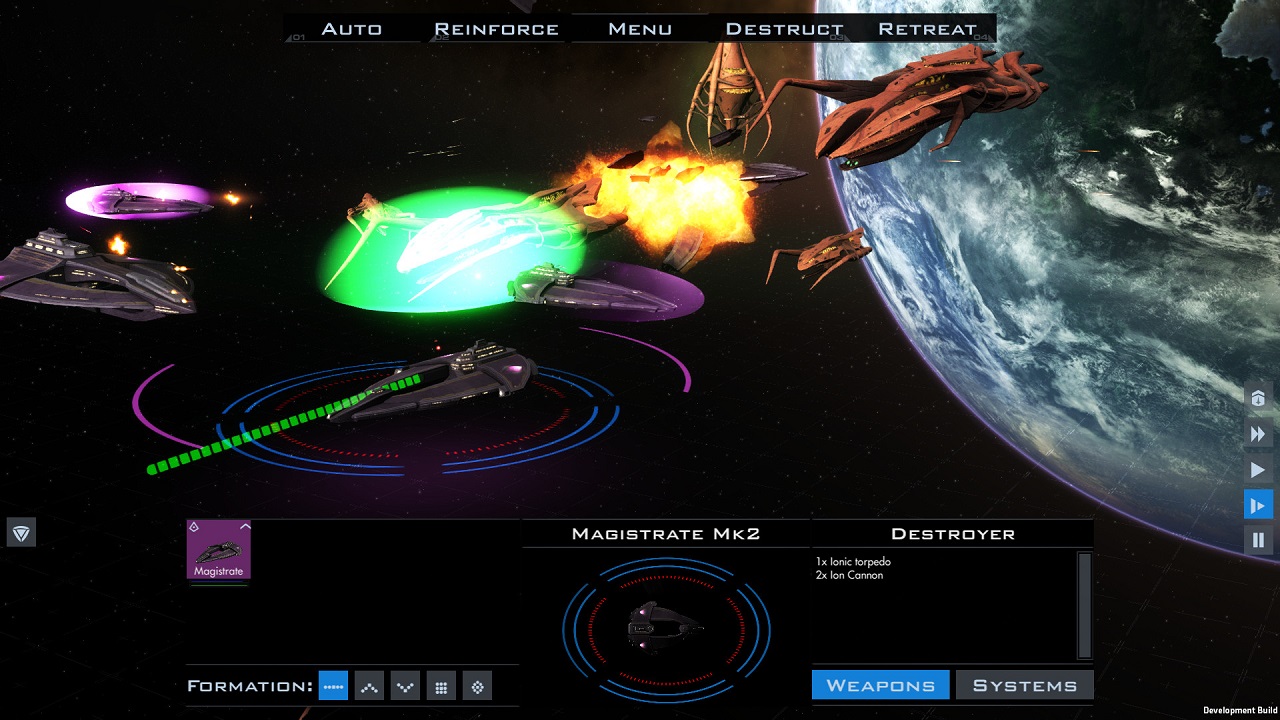Pause the battle

coord(1258,540)
